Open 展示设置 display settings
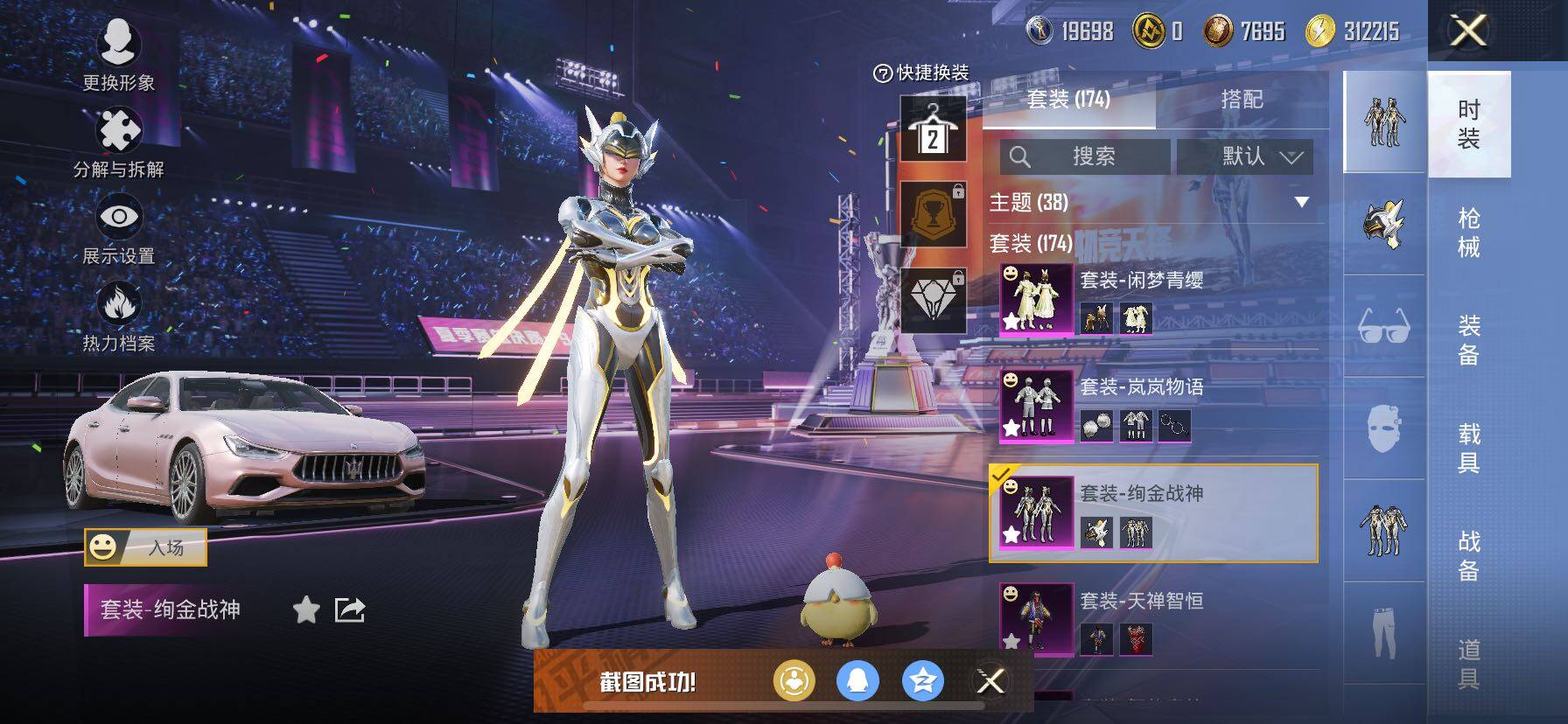The height and width of the screenshot is (724, 1568). click(x=118, y=229)
